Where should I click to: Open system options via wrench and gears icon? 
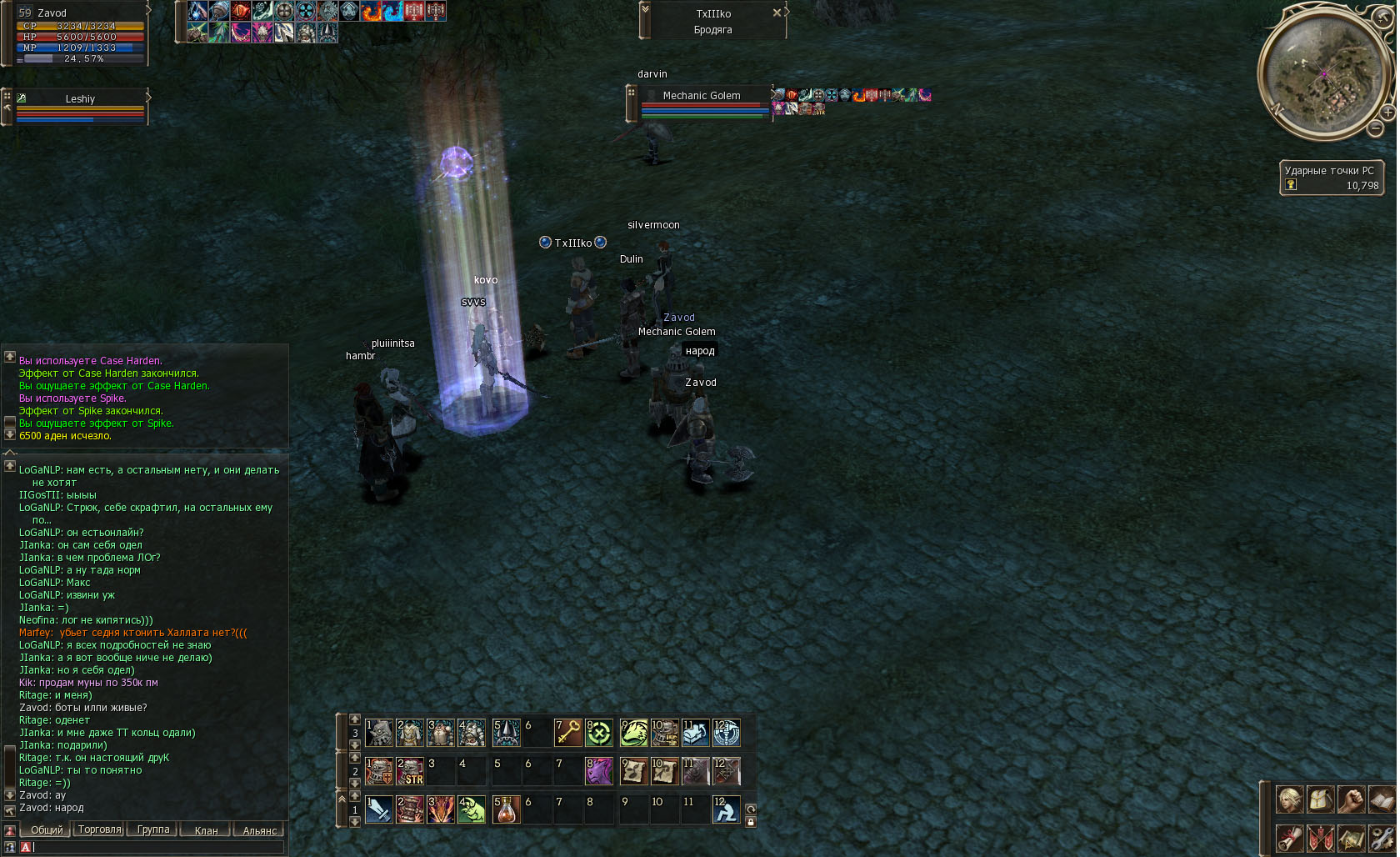coord(1382,837)
